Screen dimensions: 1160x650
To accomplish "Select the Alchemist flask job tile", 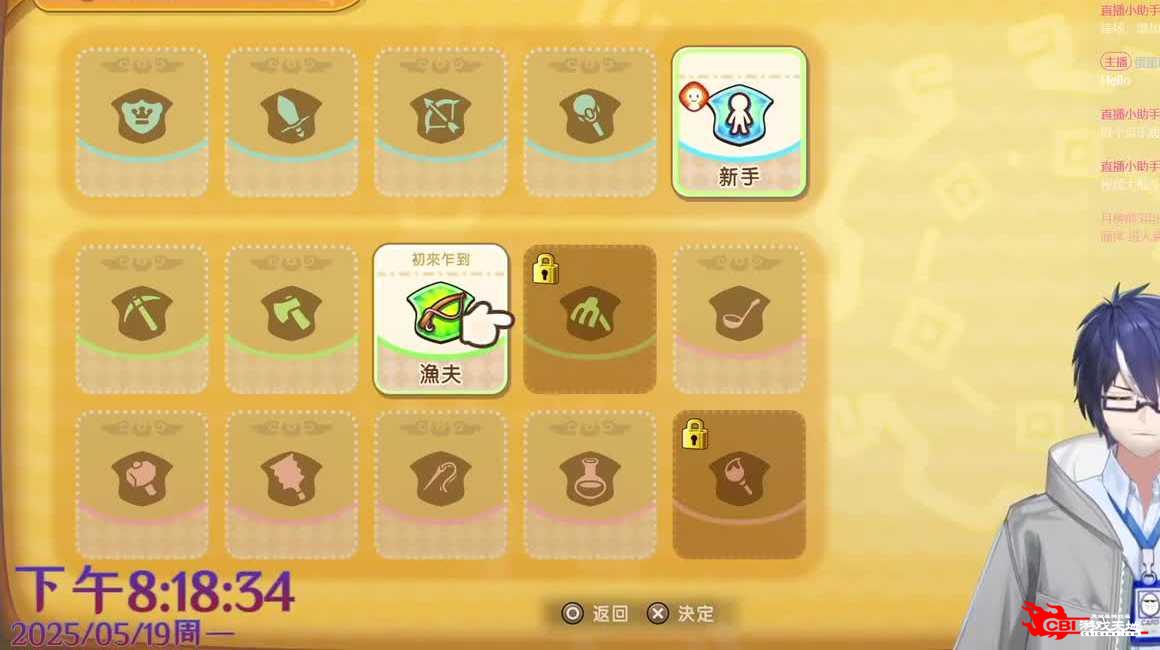I will tap(590, 484).
